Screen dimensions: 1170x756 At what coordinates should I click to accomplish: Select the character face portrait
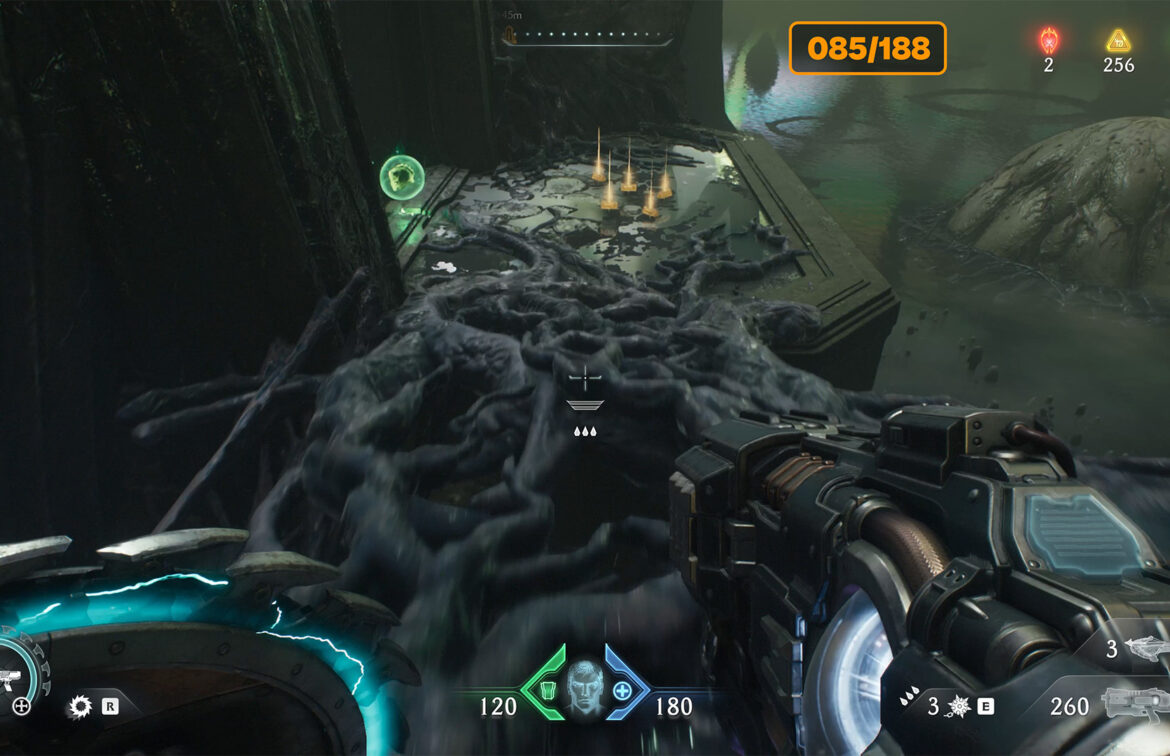[x=585, y=690]
